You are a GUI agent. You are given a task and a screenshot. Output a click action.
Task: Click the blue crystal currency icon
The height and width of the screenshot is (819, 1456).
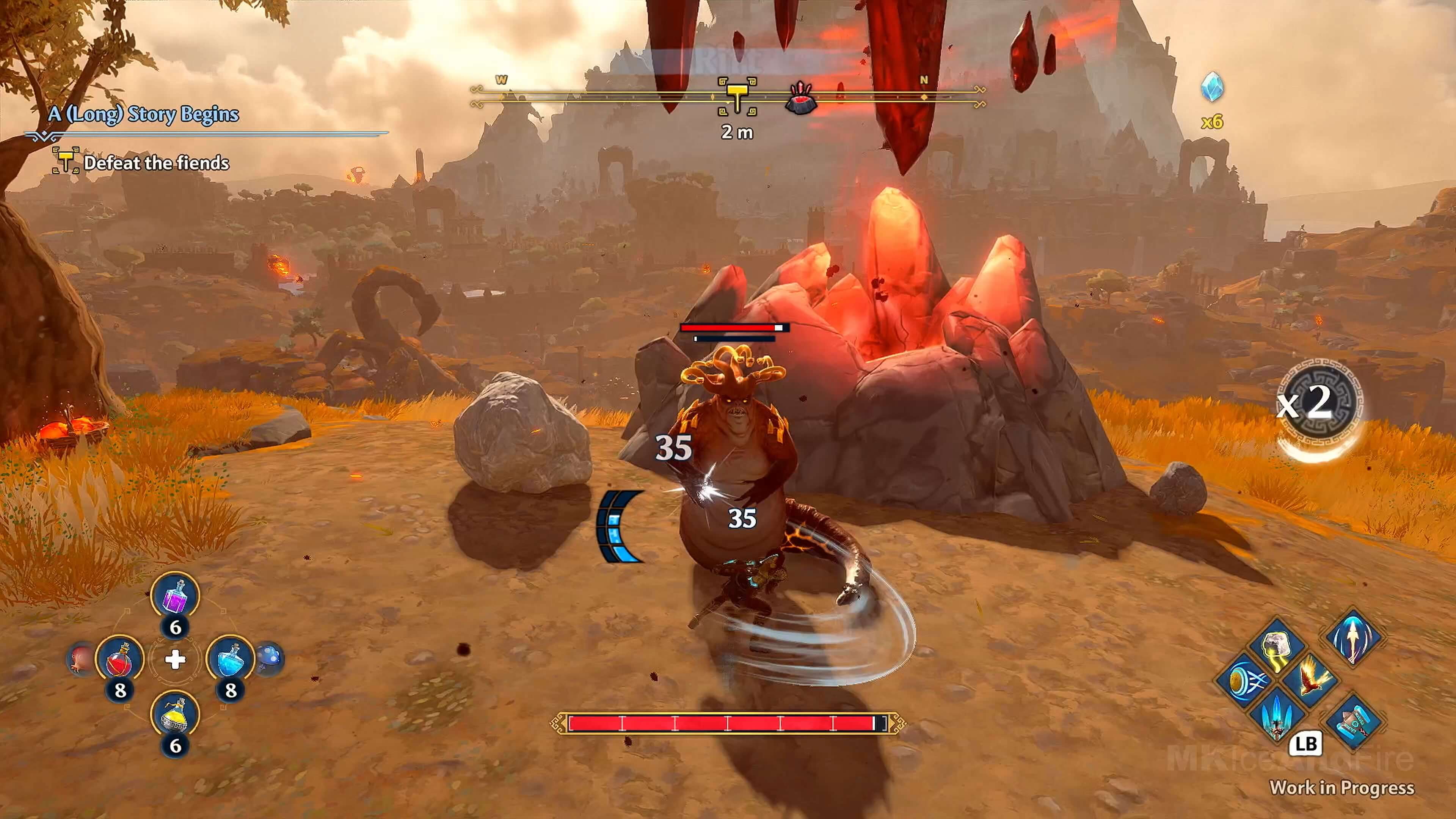pos(1212,87)
